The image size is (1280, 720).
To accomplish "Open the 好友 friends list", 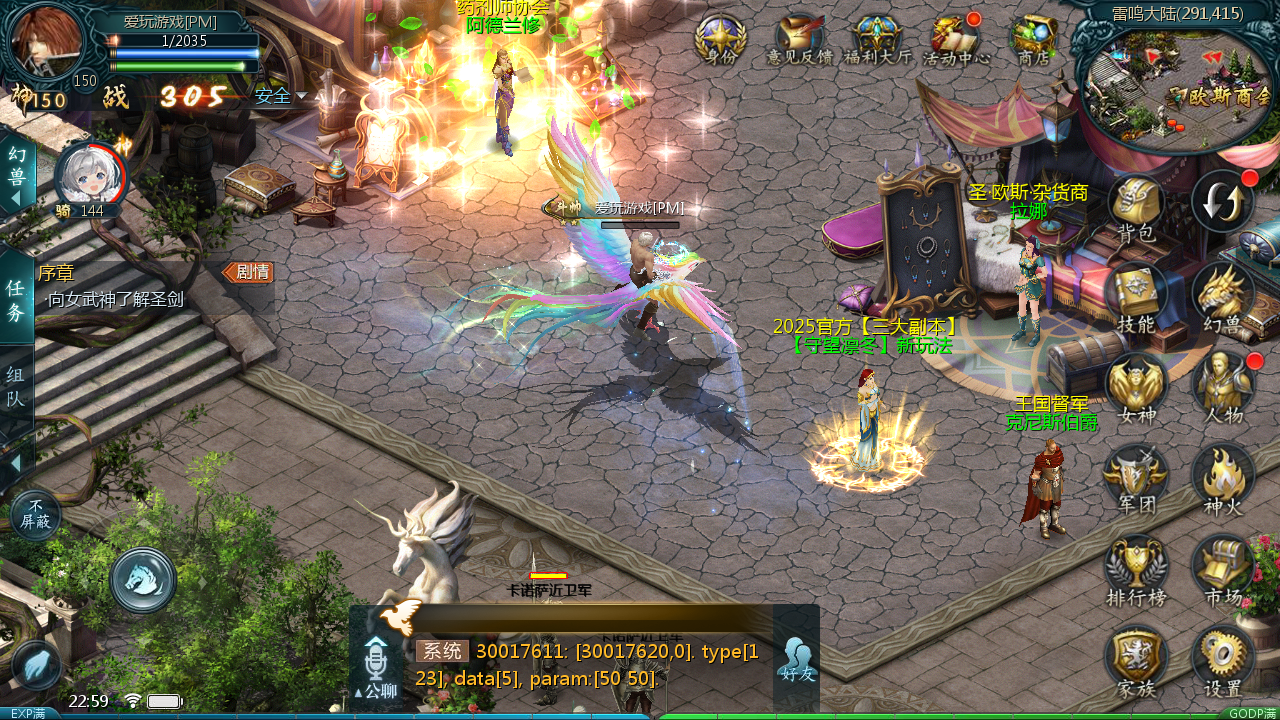I will click(x=797, y=658).
